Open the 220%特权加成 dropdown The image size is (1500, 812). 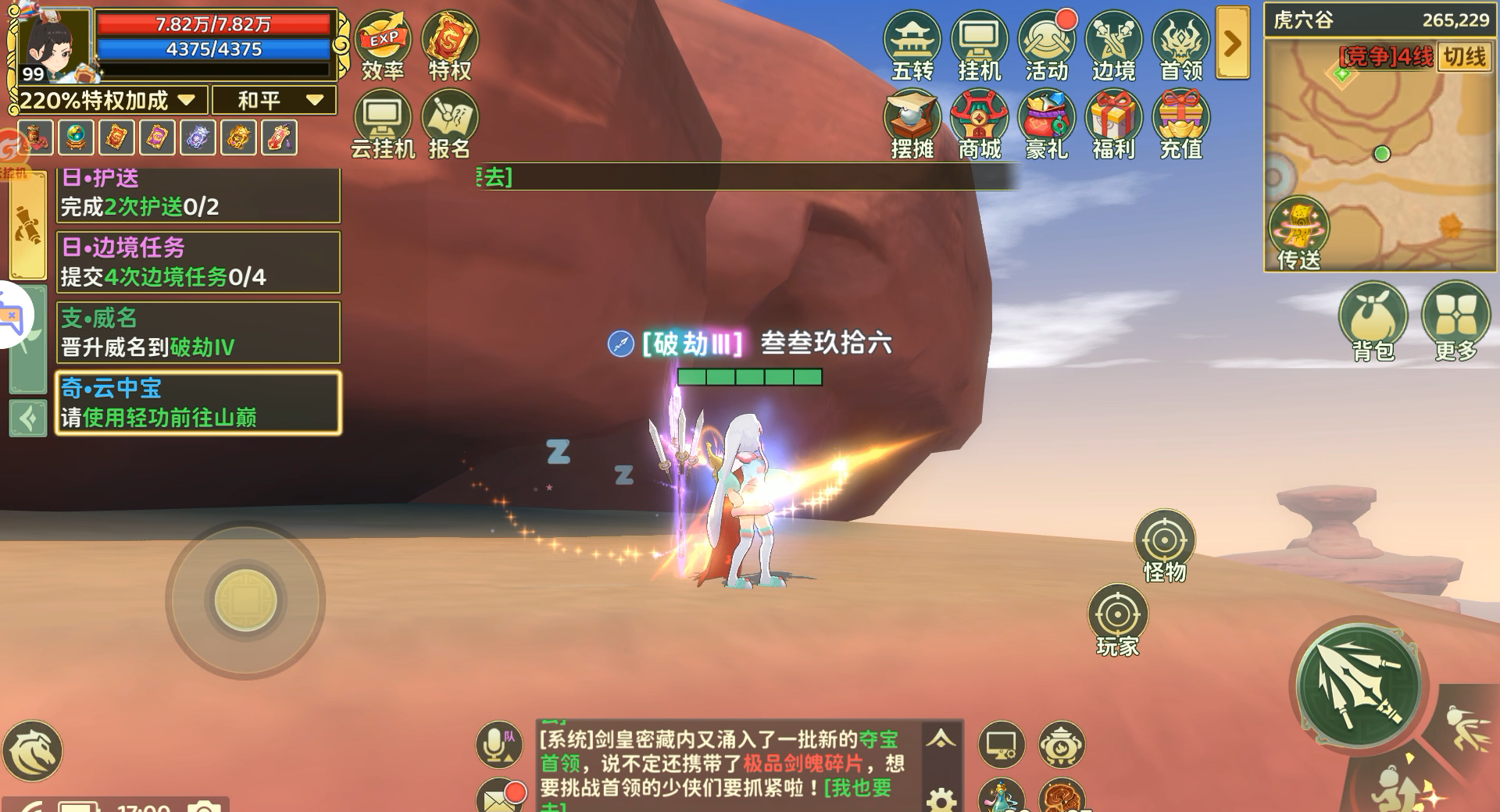(x=103, y=100)
